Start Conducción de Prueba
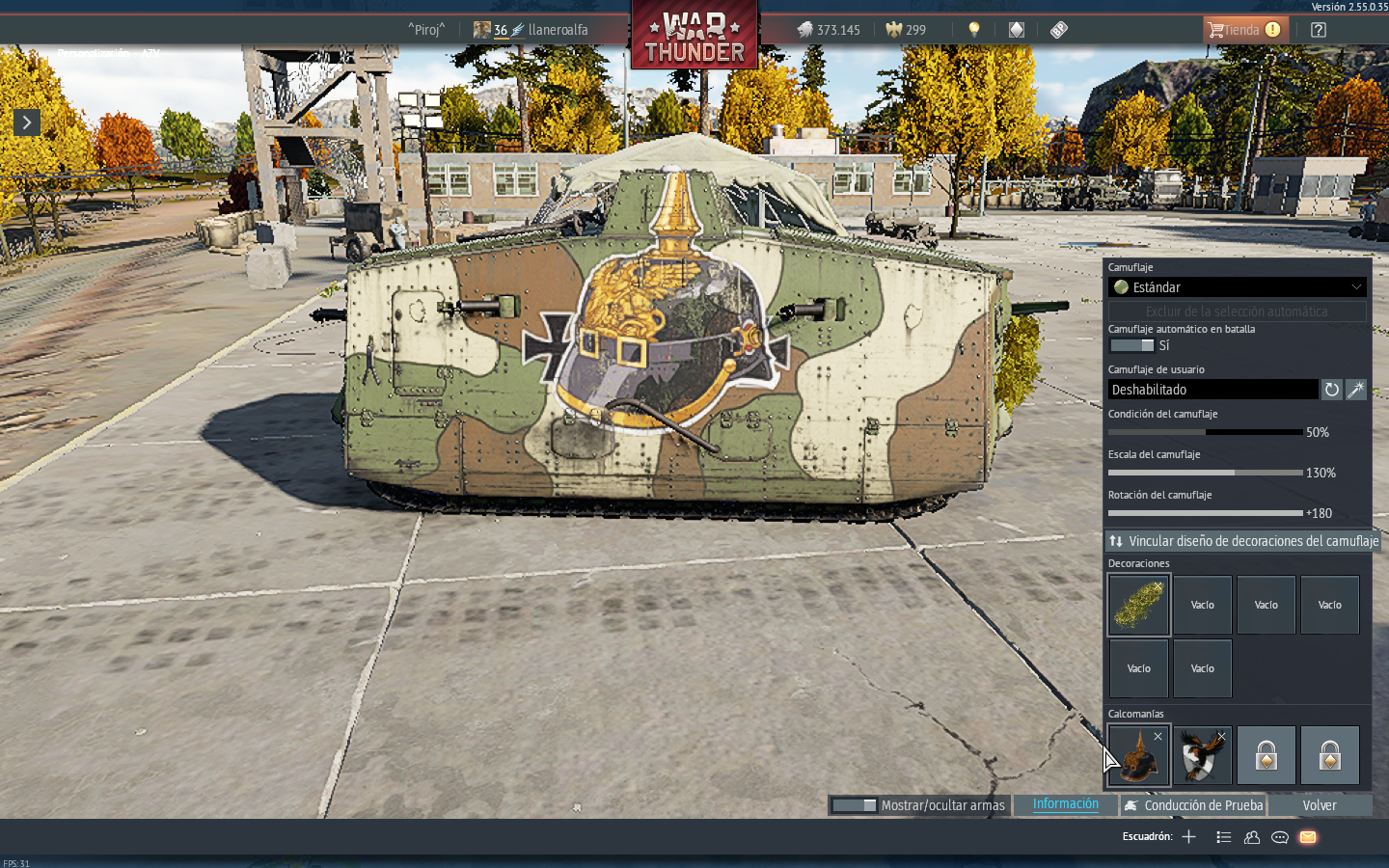Screen dimensions: 1389x868 coord(1193,805)
